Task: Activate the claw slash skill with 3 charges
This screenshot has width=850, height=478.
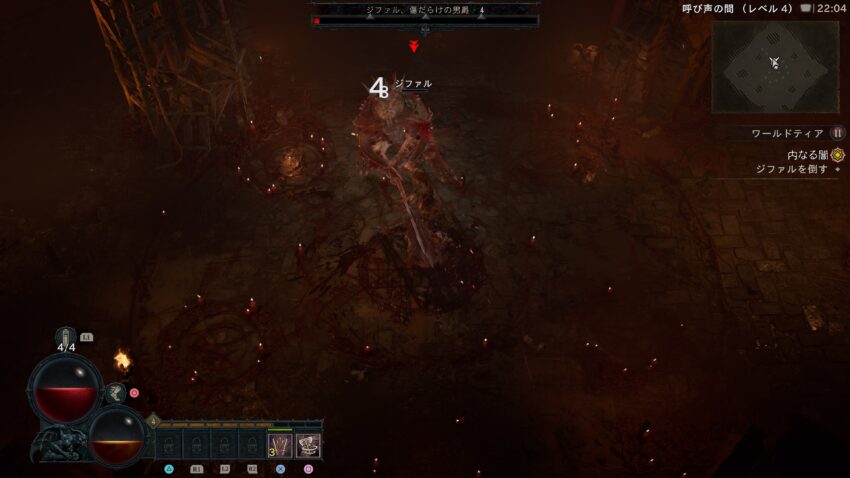Action: click(280, 445)
